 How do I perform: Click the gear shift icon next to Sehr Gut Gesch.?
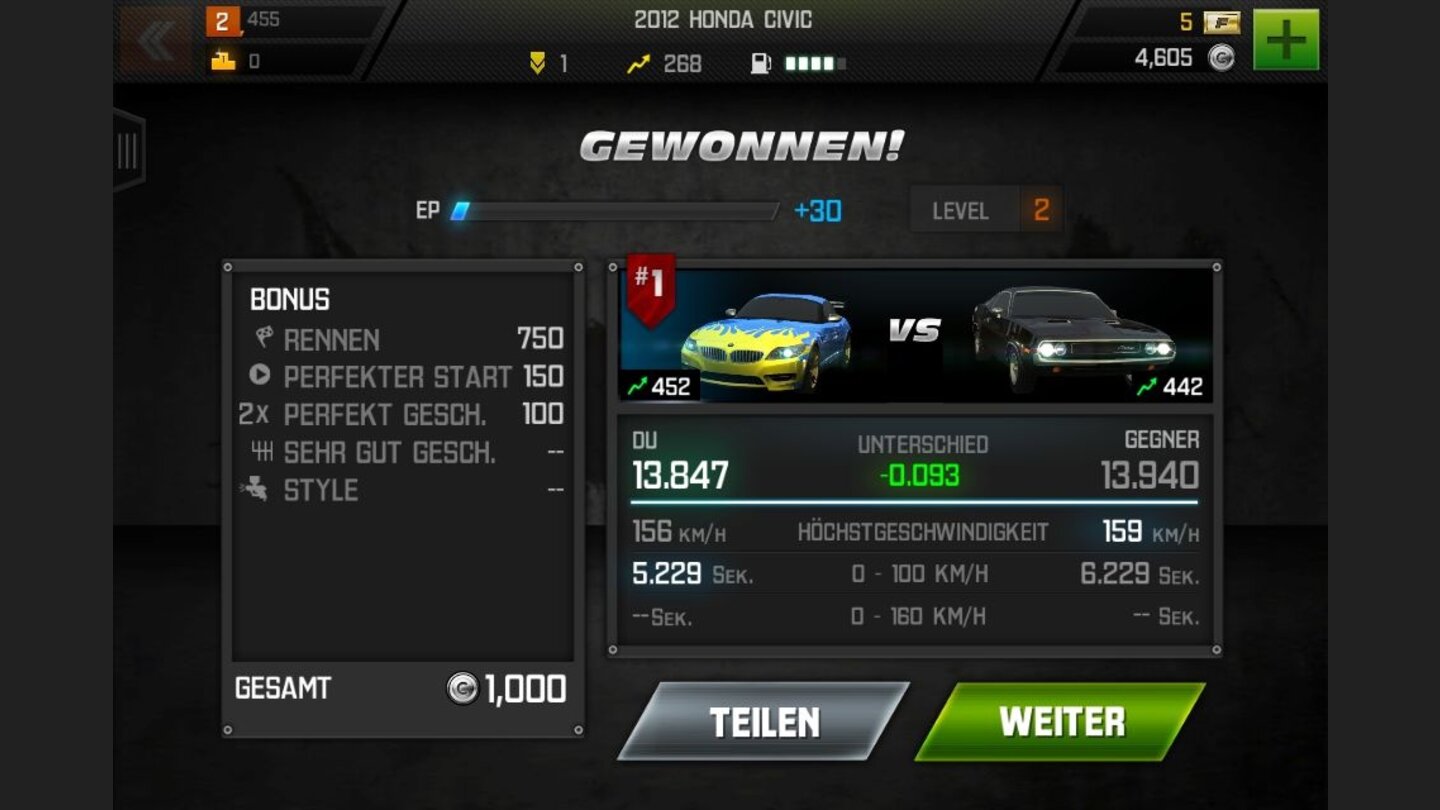pos(262,452)
